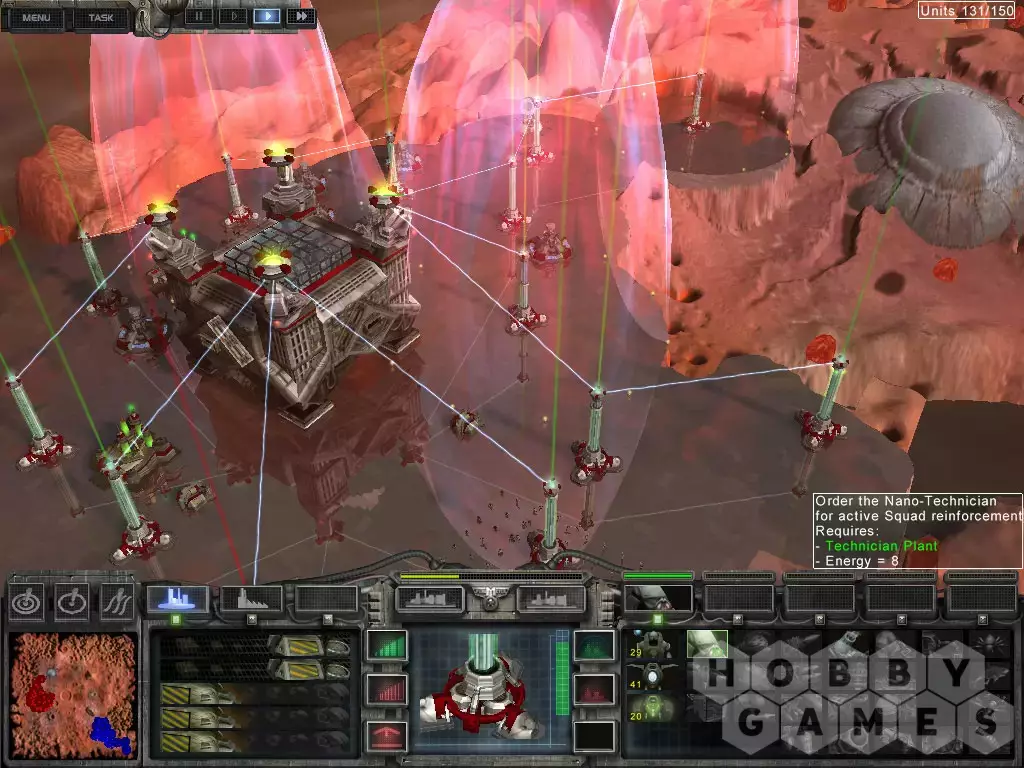Set game speed to slow play
This screenshot has width=1024, height=768.
point(233,16)
